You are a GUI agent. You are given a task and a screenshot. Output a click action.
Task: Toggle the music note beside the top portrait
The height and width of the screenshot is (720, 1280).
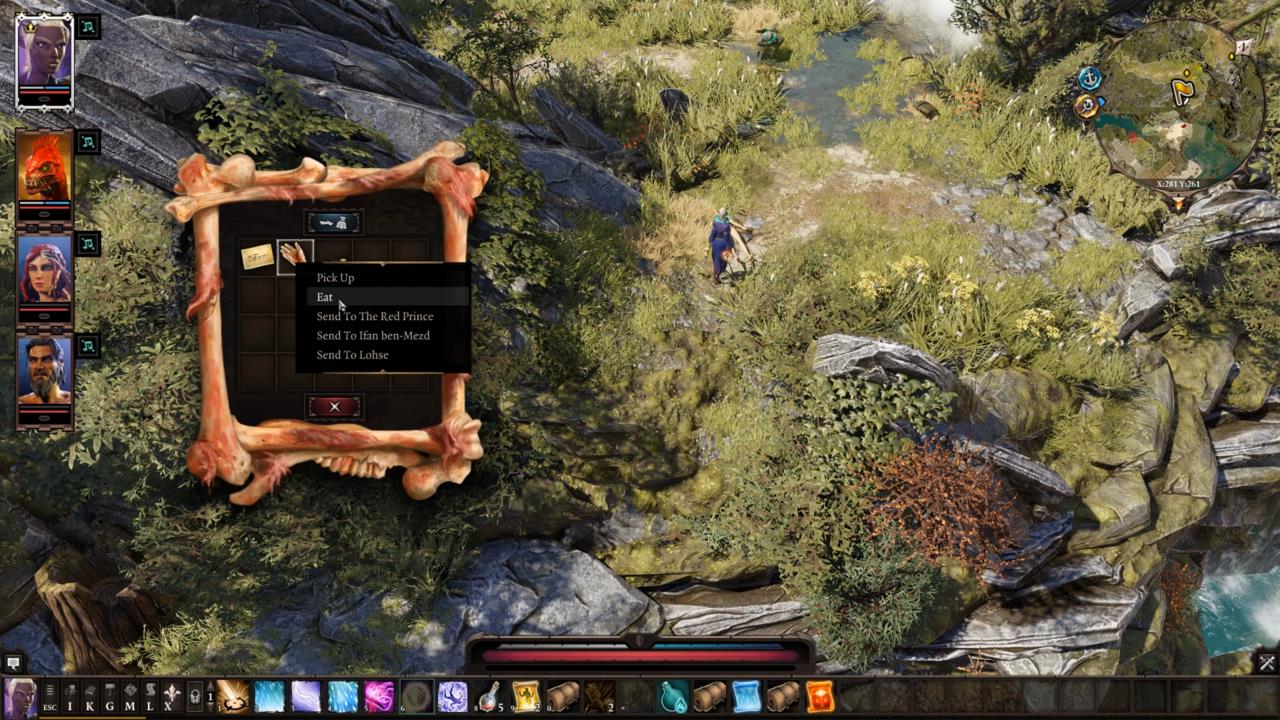(x=88, y=28)
